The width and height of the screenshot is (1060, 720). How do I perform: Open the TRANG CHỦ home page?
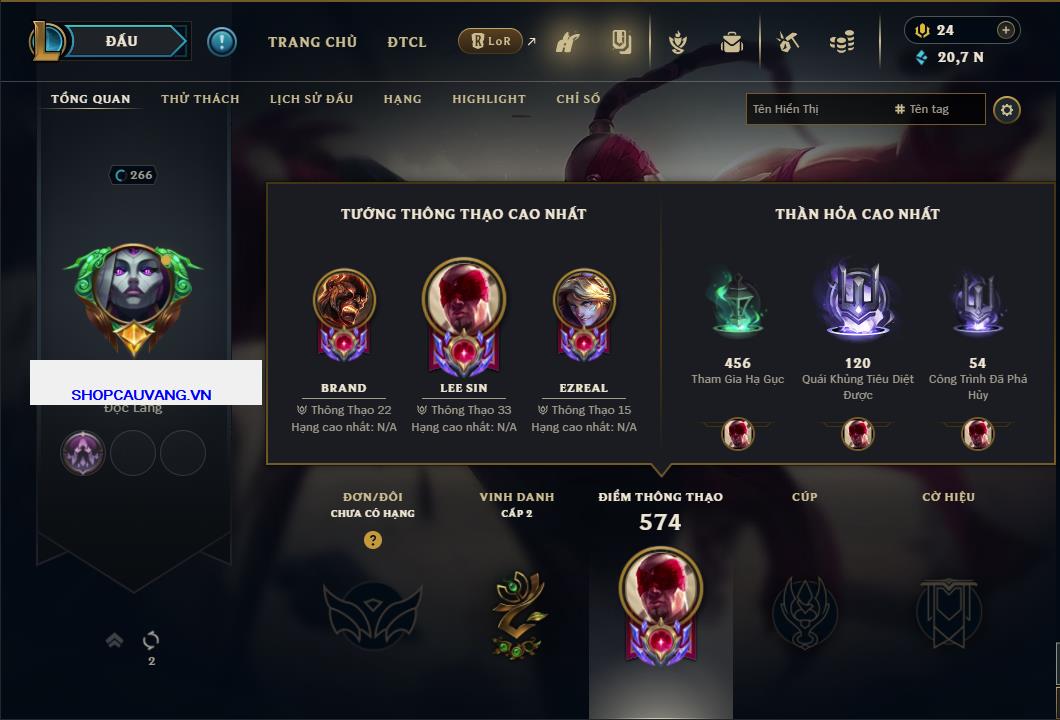(x=312, y=42)
